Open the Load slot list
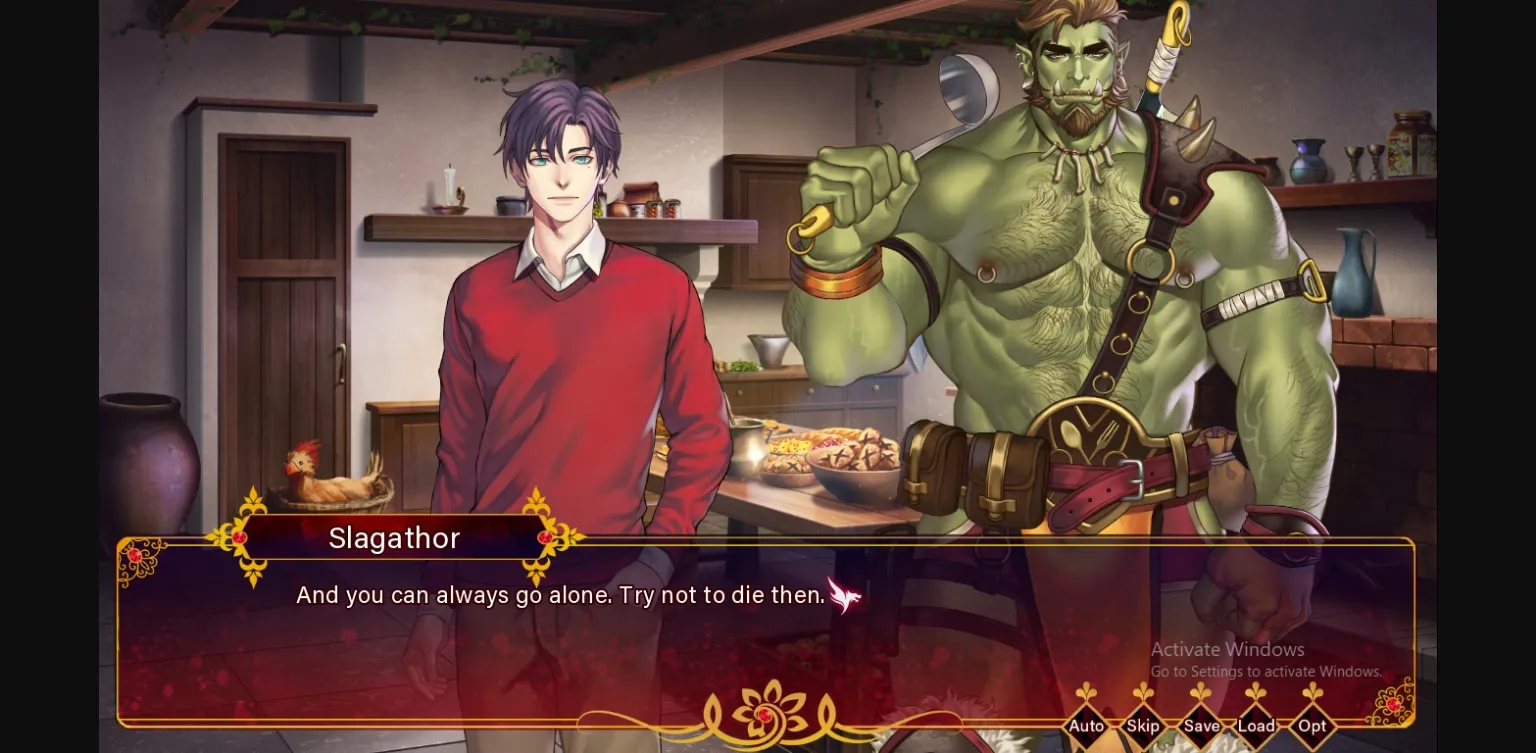1536x753 pixels. tap(1256, 726)
